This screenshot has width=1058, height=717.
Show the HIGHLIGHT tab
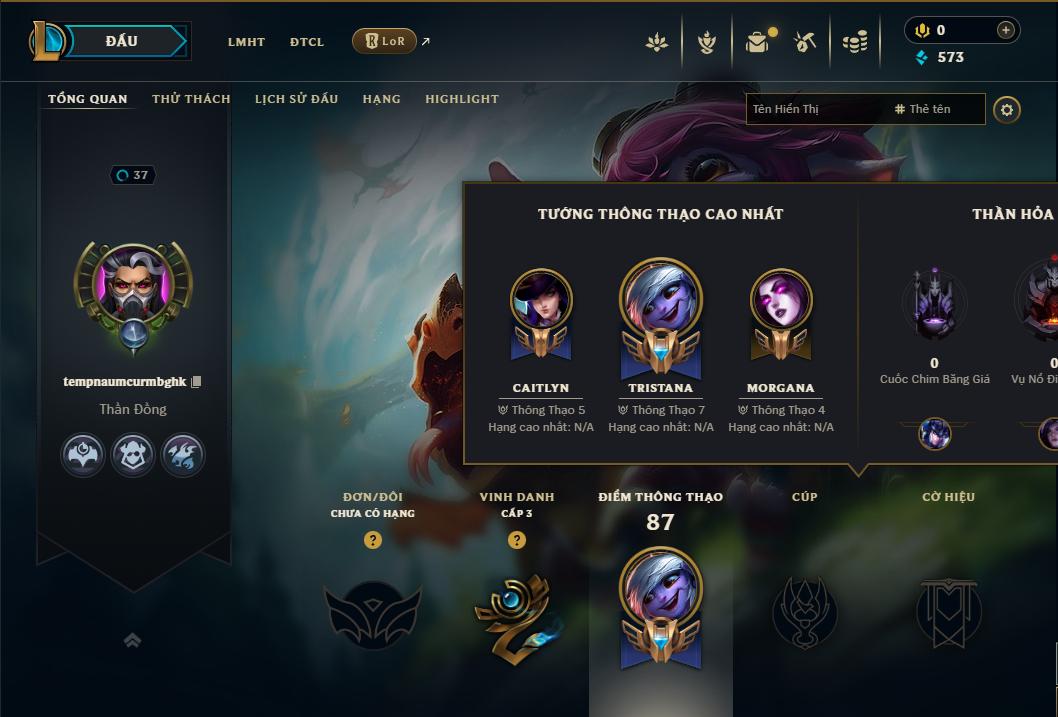(461, 99)
